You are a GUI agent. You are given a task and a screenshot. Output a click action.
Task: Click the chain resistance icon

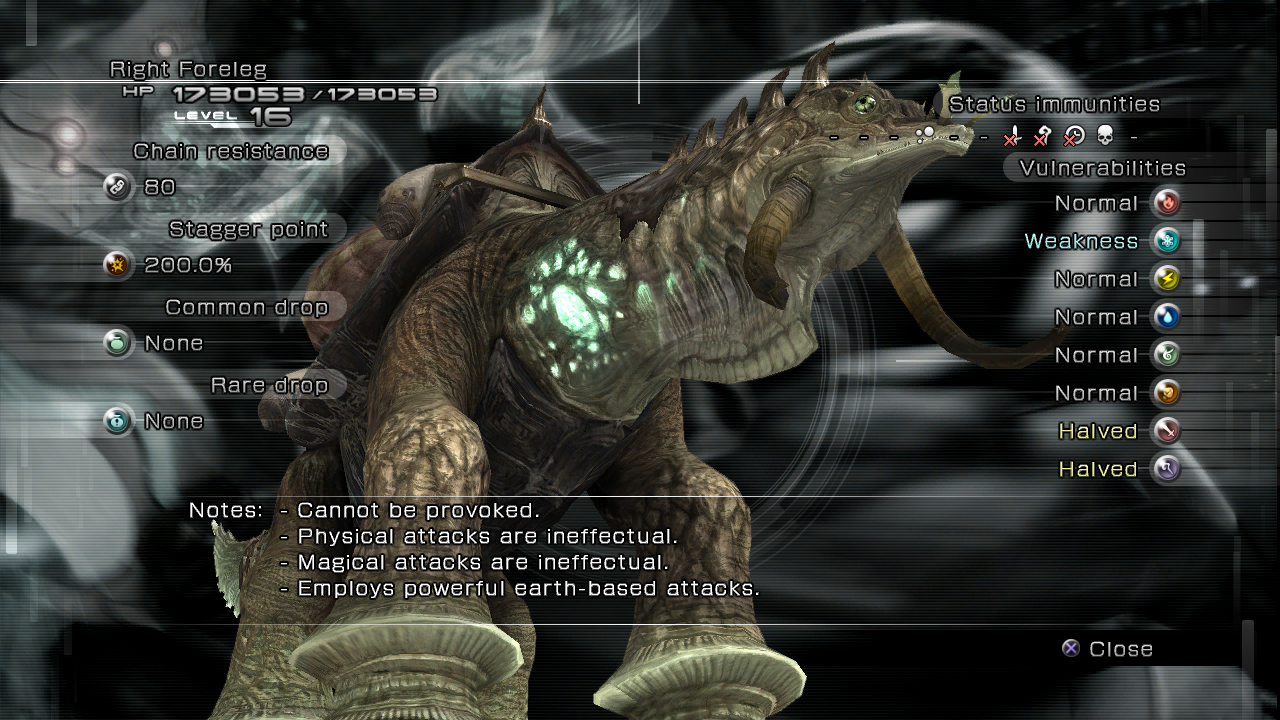pyautogui.click(x=118, y=187)
